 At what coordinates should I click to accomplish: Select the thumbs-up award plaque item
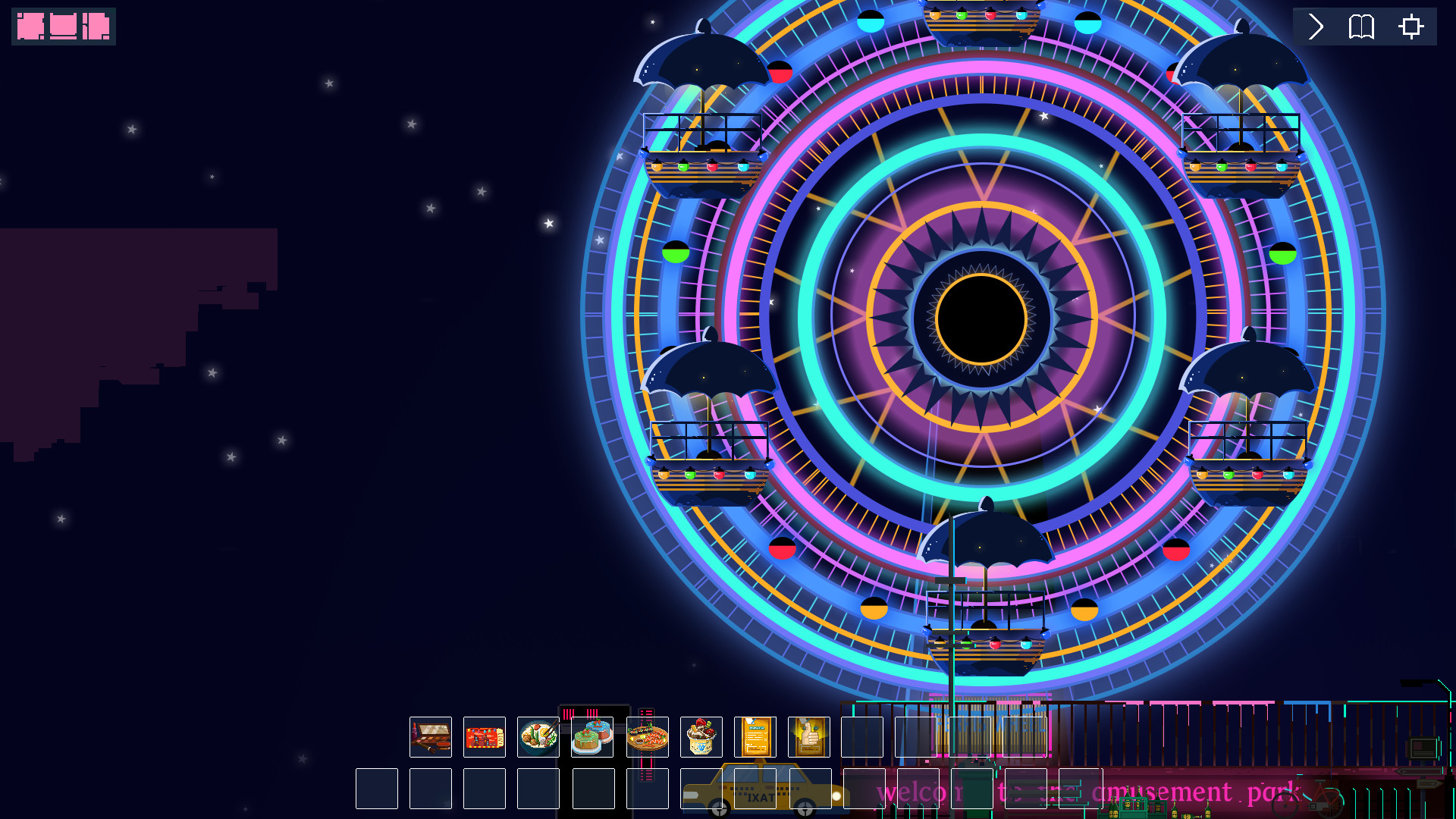tap(808, 736)
